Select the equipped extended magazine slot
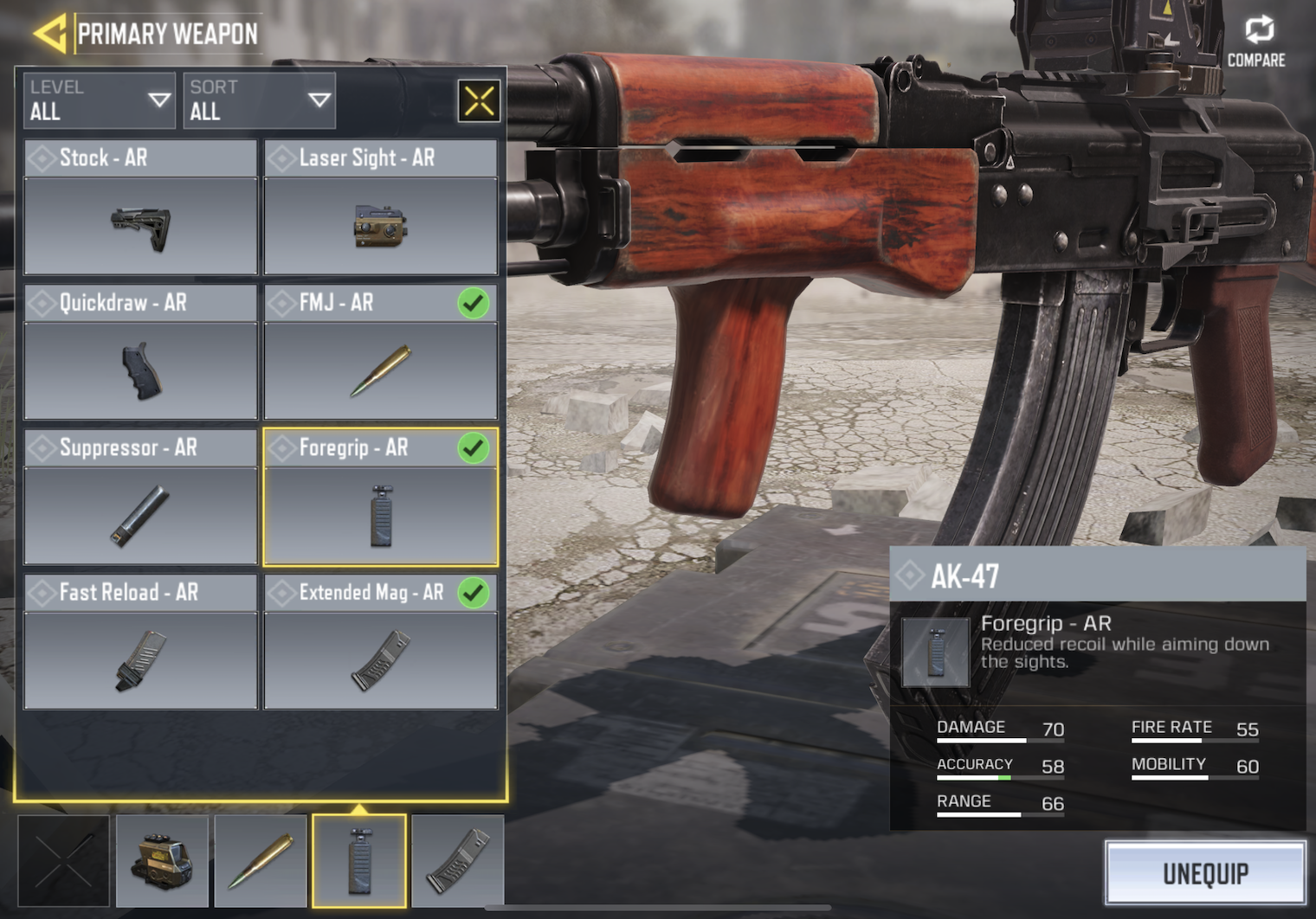The width and height of the screenshot is (1316, 919). click(x=458, y=860)
